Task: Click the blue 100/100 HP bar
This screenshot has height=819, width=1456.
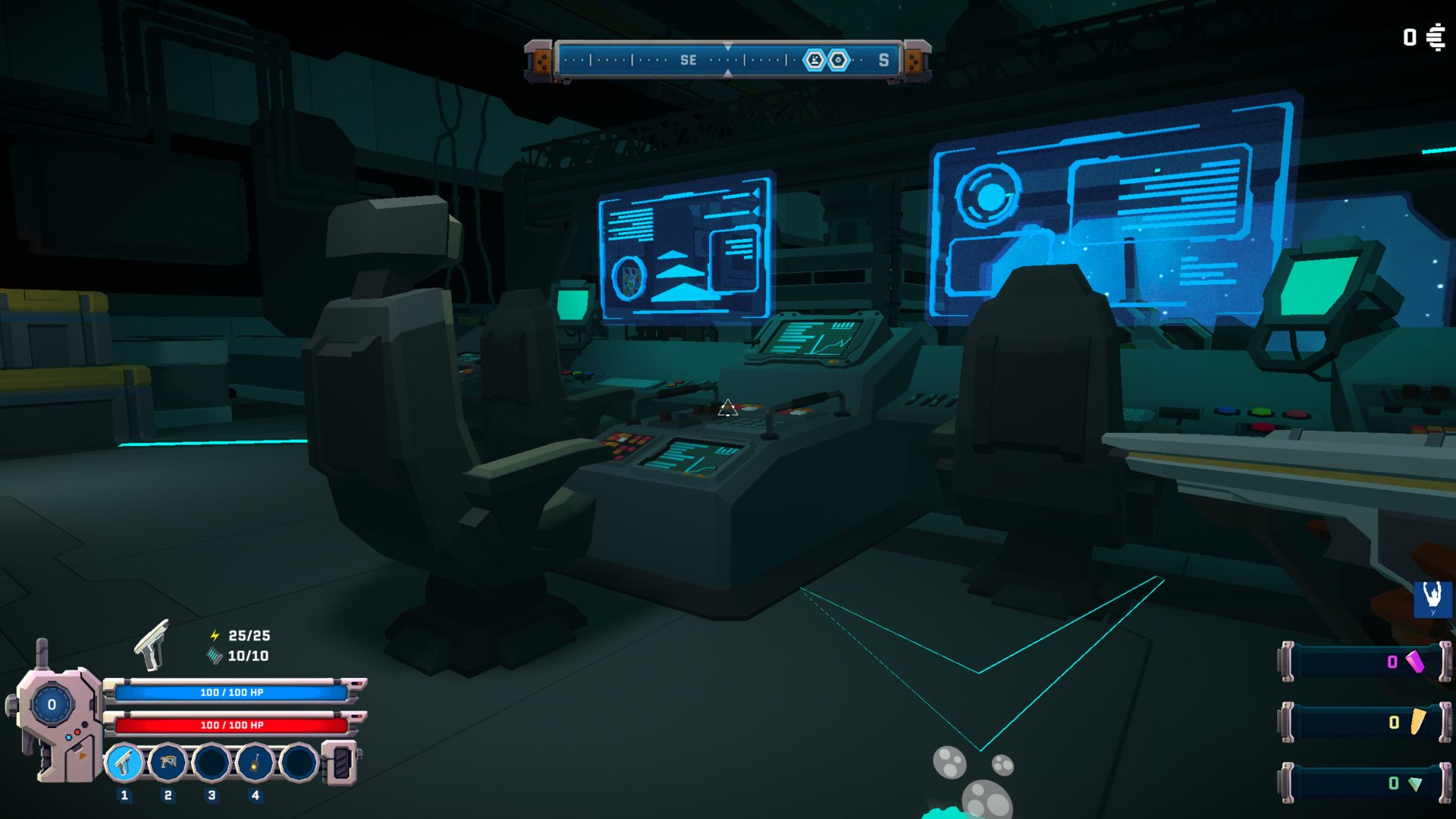Action: click(231, 692)
